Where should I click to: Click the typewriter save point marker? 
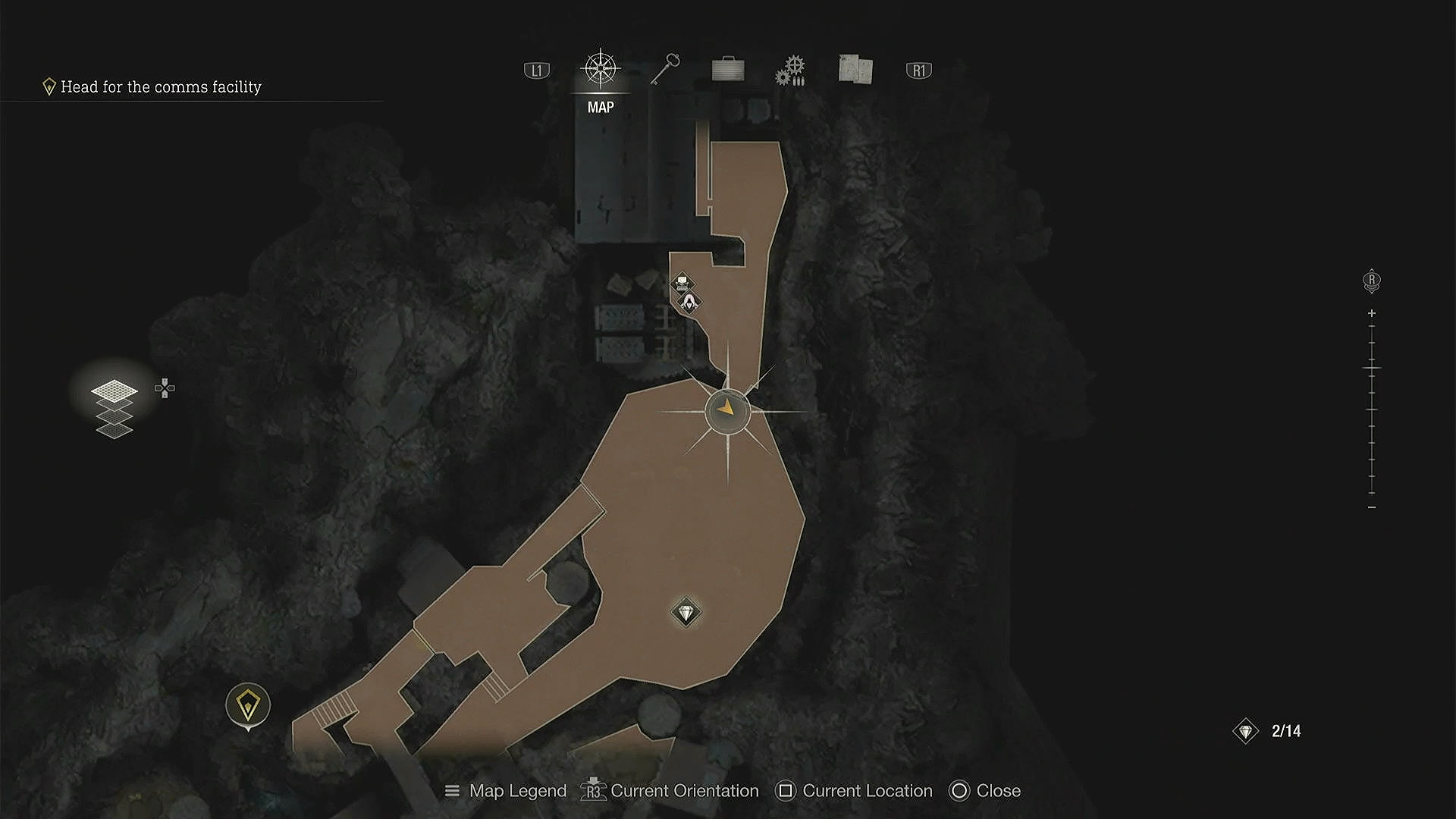(x=682, y=282)
